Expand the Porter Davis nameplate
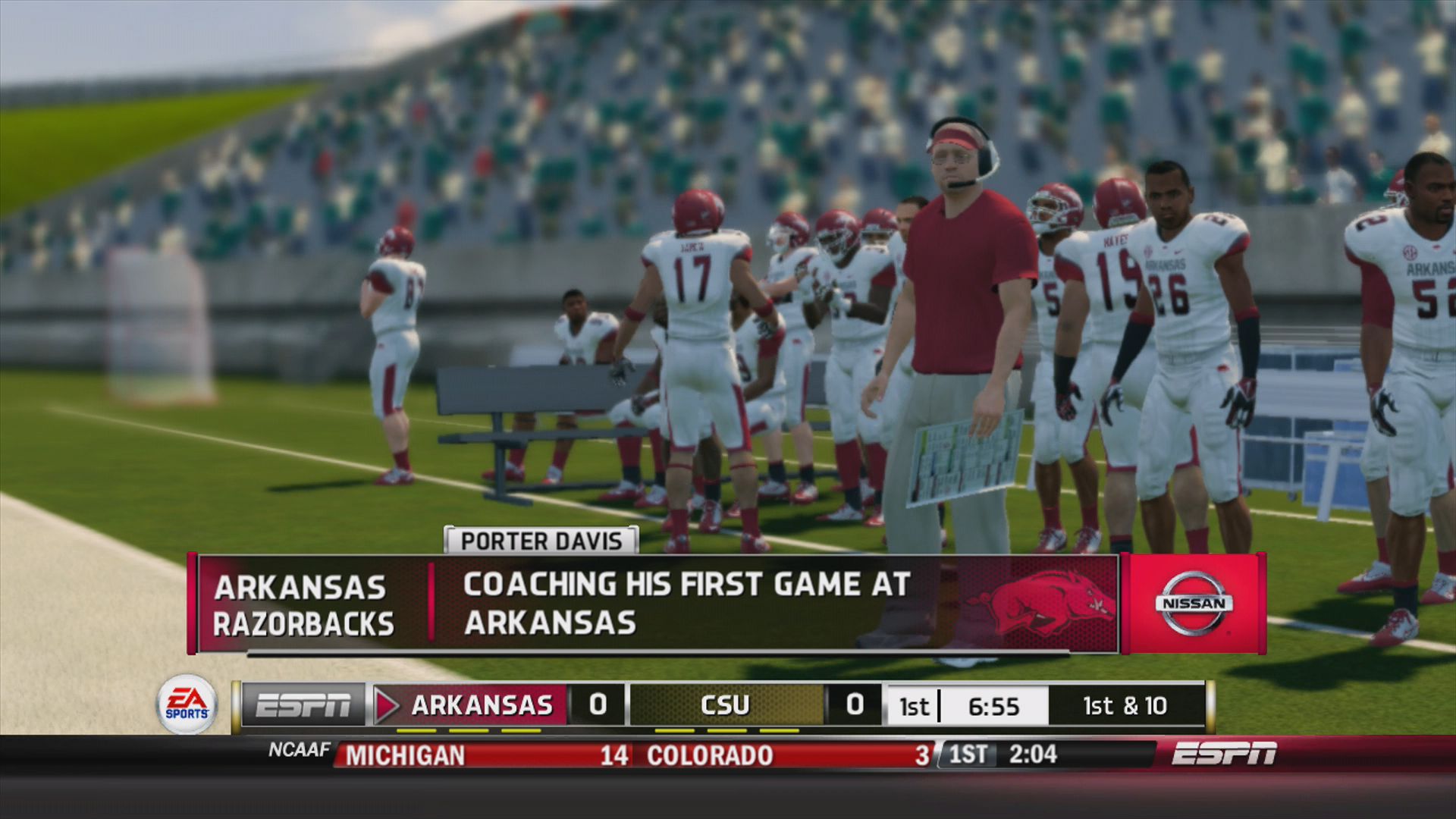The image size is (1456, 819). 541,541
